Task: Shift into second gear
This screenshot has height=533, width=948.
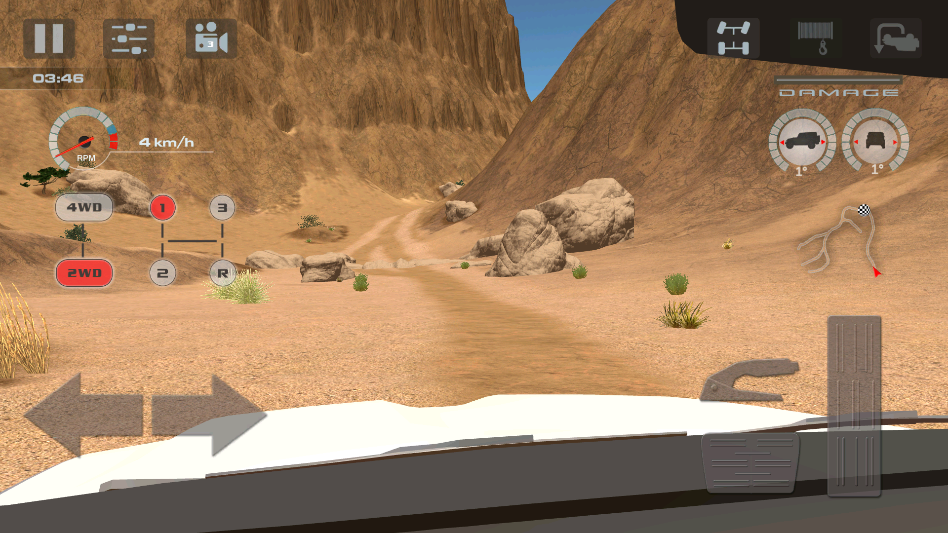Action: [163, 272]
